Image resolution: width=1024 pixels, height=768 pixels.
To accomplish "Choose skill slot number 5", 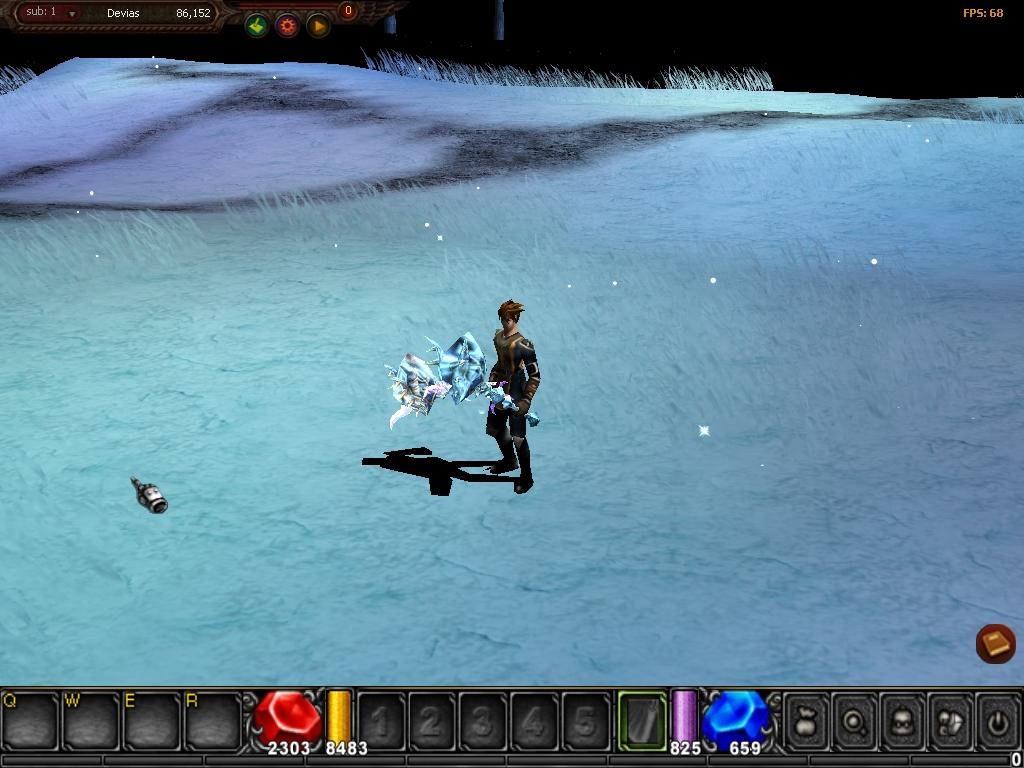I will point(586,720).
